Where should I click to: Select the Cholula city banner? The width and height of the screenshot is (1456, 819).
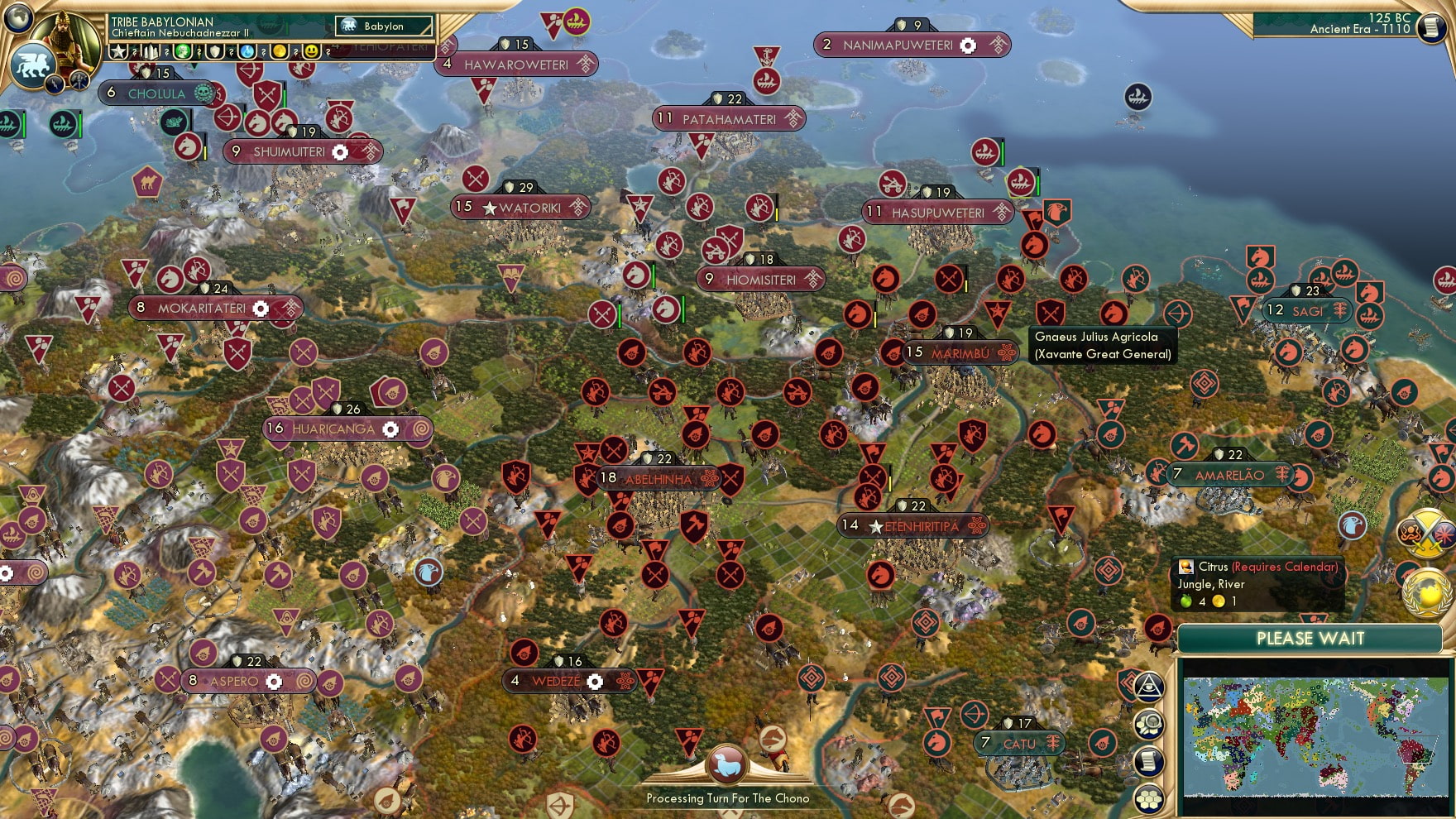pos(157,93)
